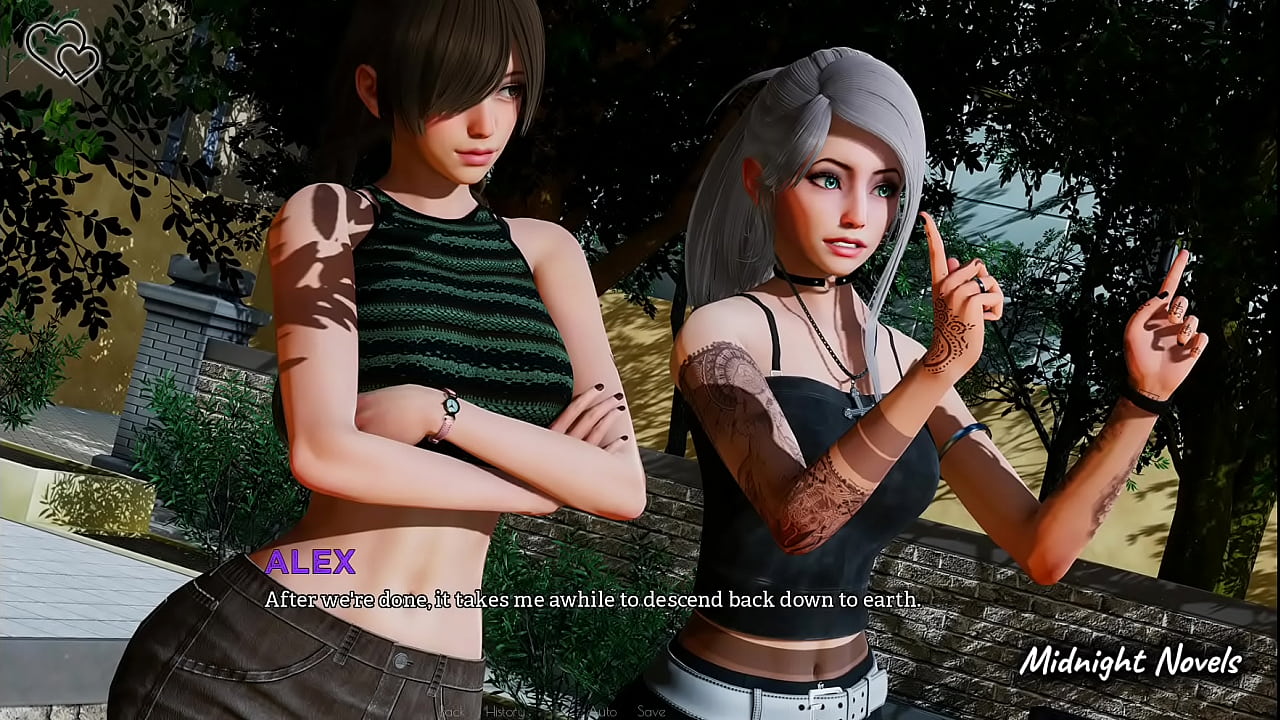Viewport: 1280px width, 720px height.
Task: Click ALEX's purple name label
Action: pyautogui.click(x=311, y=564)
